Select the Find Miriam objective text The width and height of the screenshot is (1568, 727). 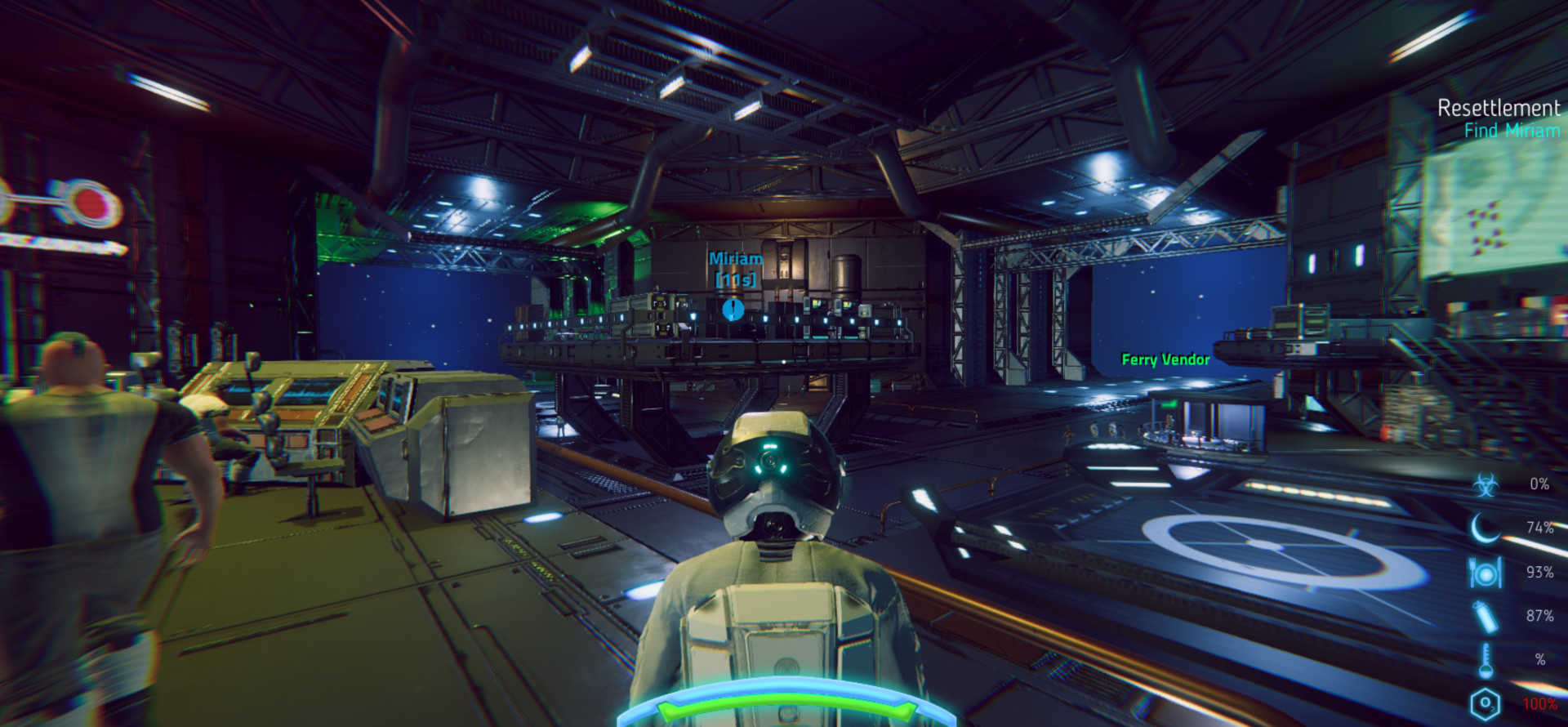[x=1511, y=131]
